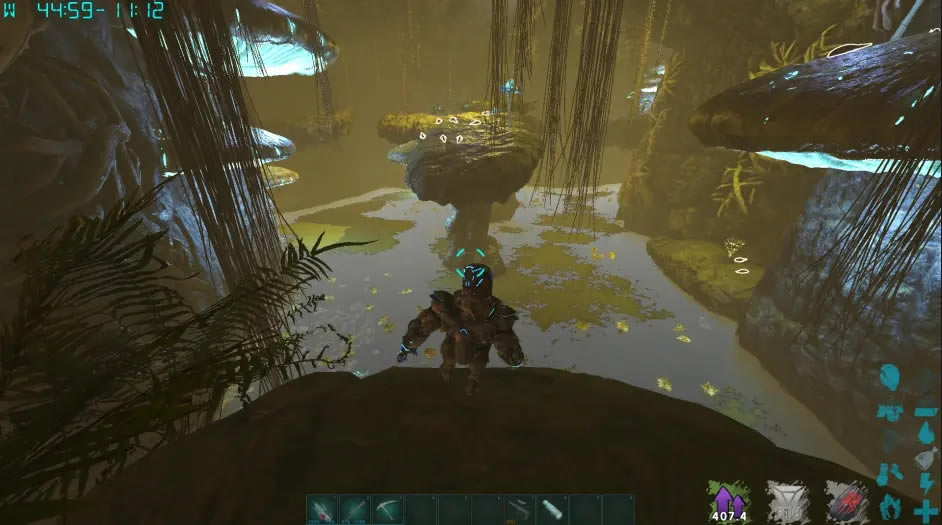Image resolution: width=942 pixels, height=525 pixels.
Task: Click the water droplet status icon
Action: [925, 433]
